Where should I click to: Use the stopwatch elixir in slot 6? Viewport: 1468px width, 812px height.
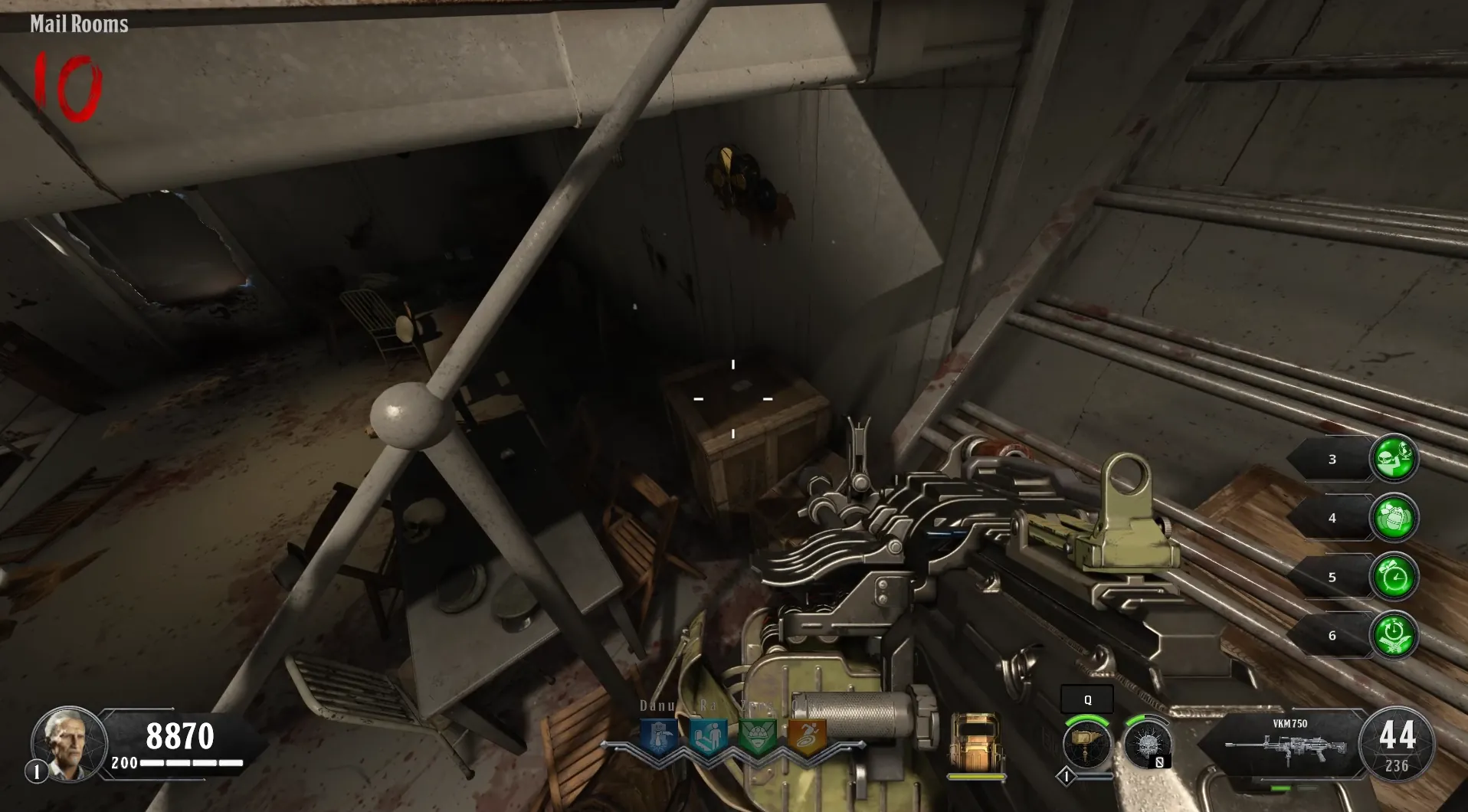(x=1394, y=636)
